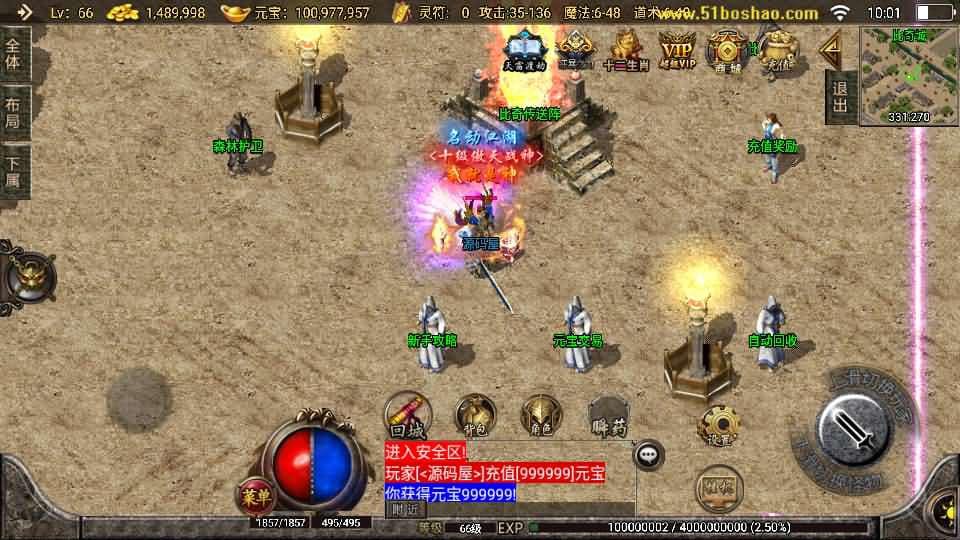Open the 比奇城 minimap

point(908,75)
